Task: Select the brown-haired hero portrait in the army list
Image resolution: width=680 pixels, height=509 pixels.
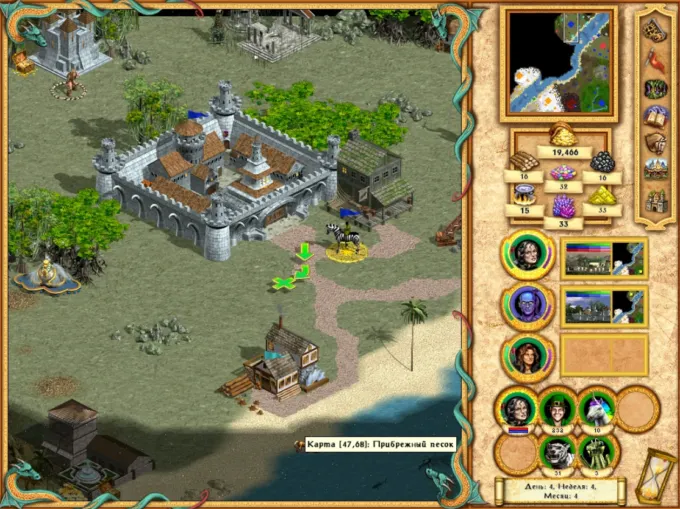Action: [526, 356]
